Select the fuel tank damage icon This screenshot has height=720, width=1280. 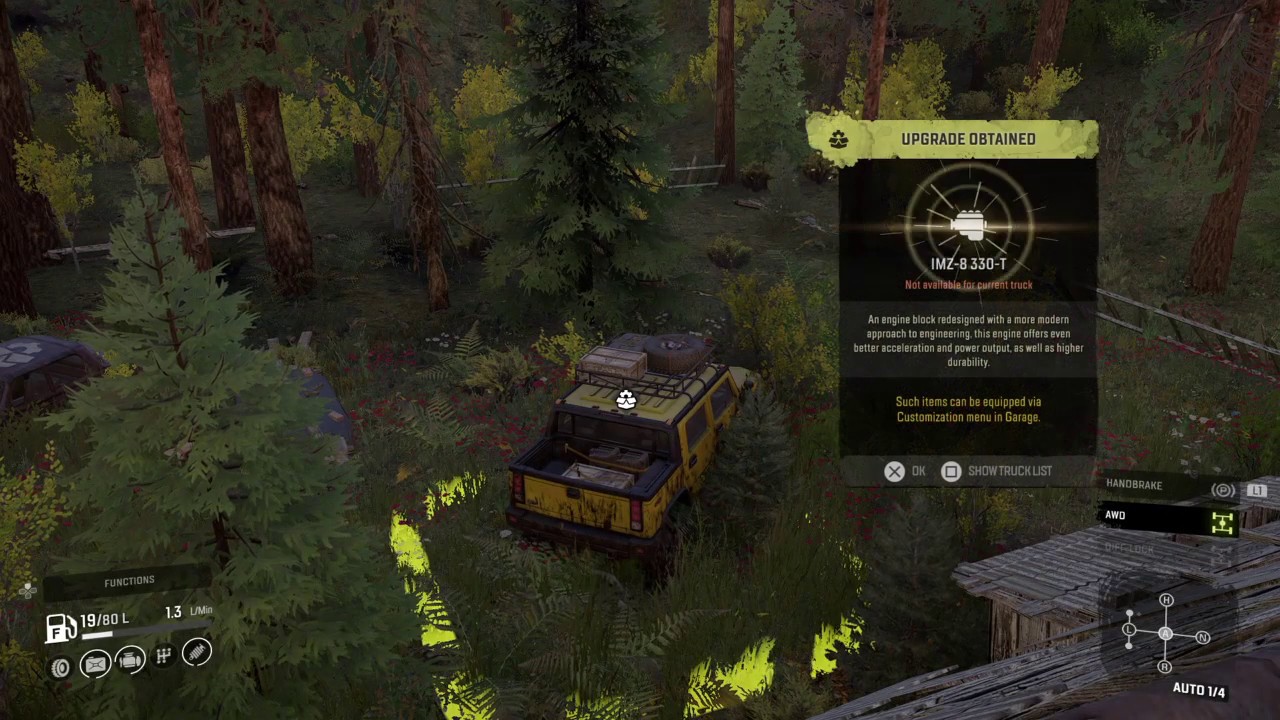pyautogui.click(x=95, y=664)
